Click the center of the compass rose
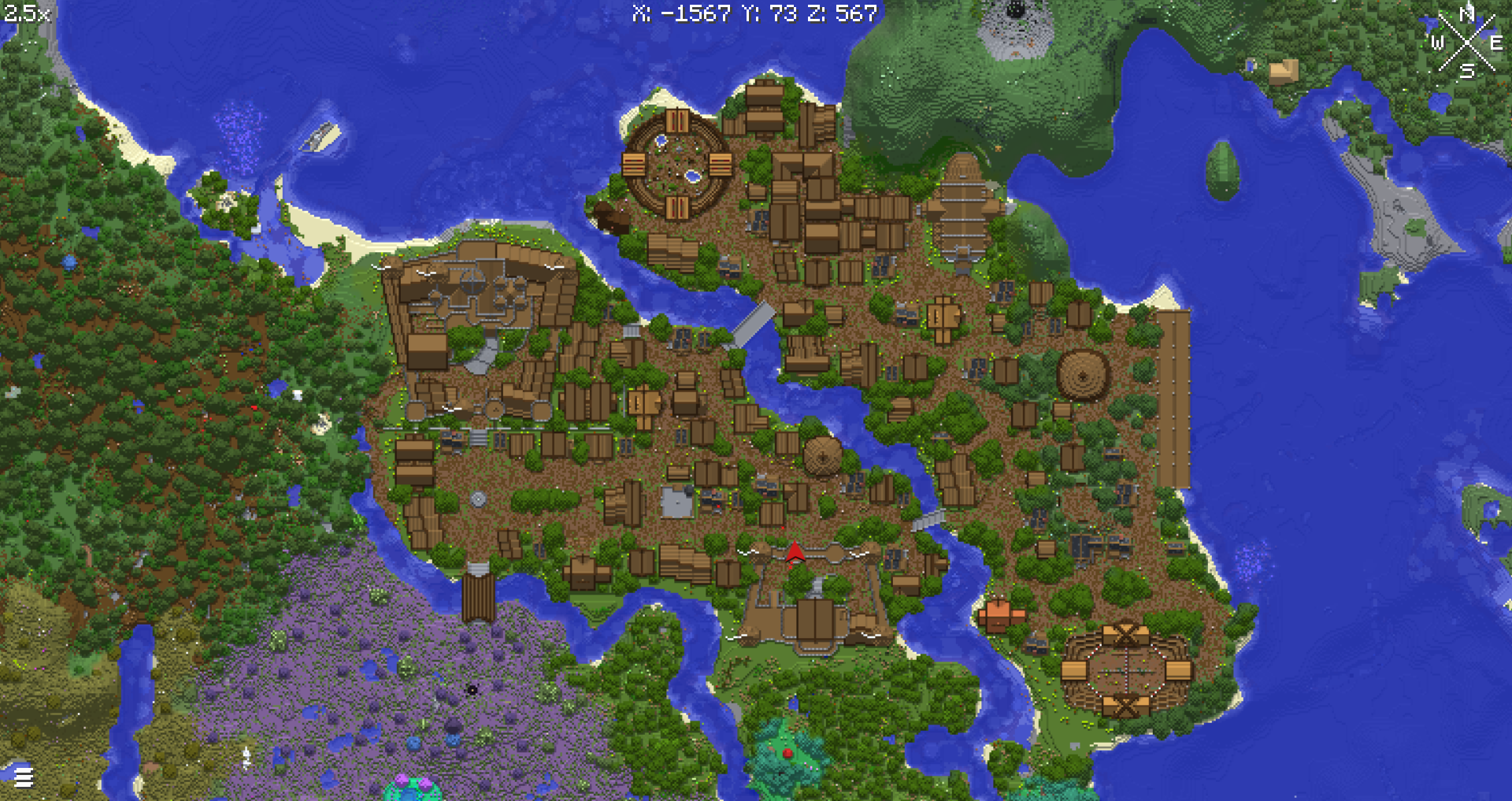The height and width of the screenshot is (801, 1512). coord(1466,41)
